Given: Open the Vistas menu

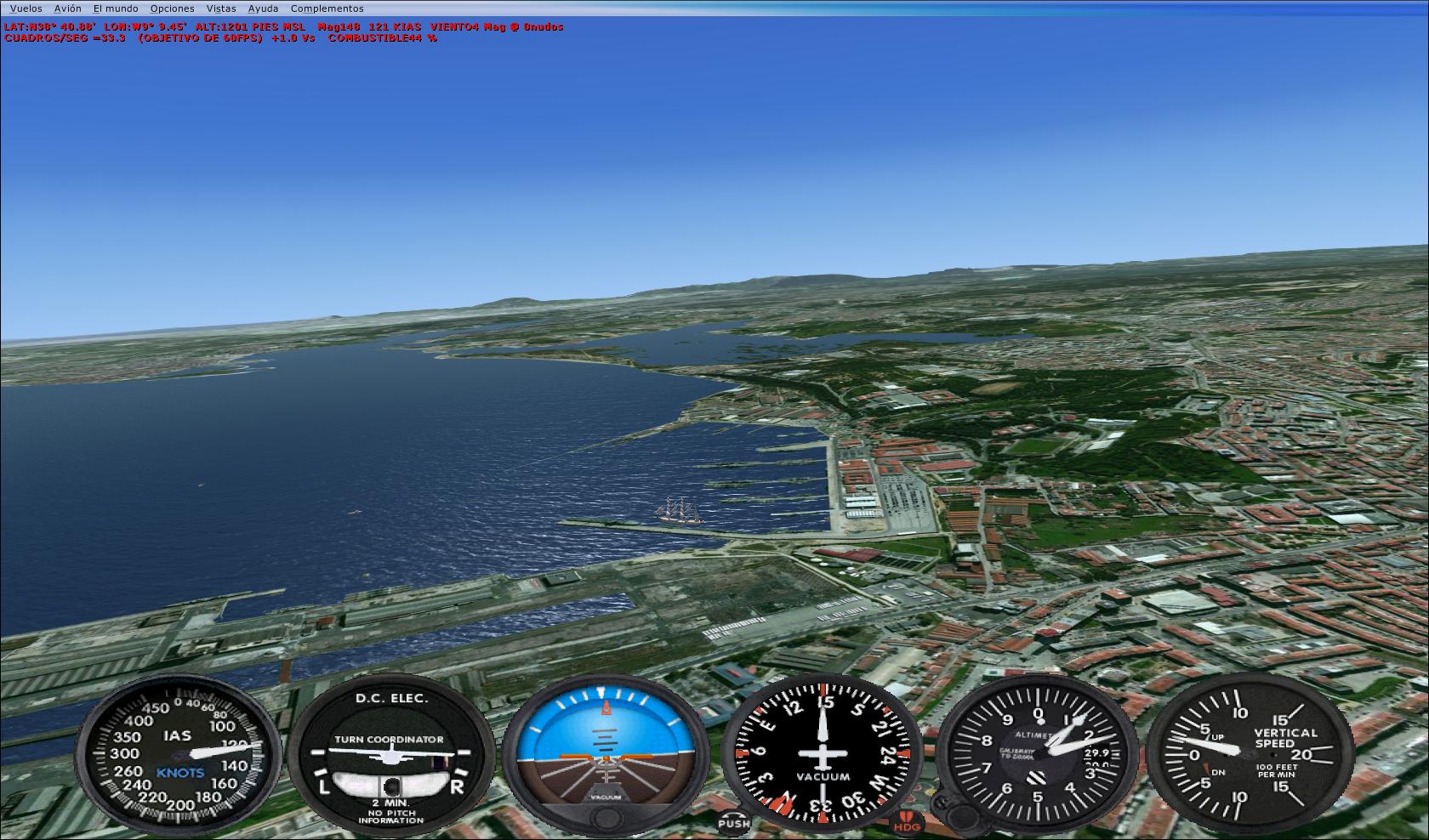Looking at the screenshot, I should pyautogui.click(x=221, y=9).
